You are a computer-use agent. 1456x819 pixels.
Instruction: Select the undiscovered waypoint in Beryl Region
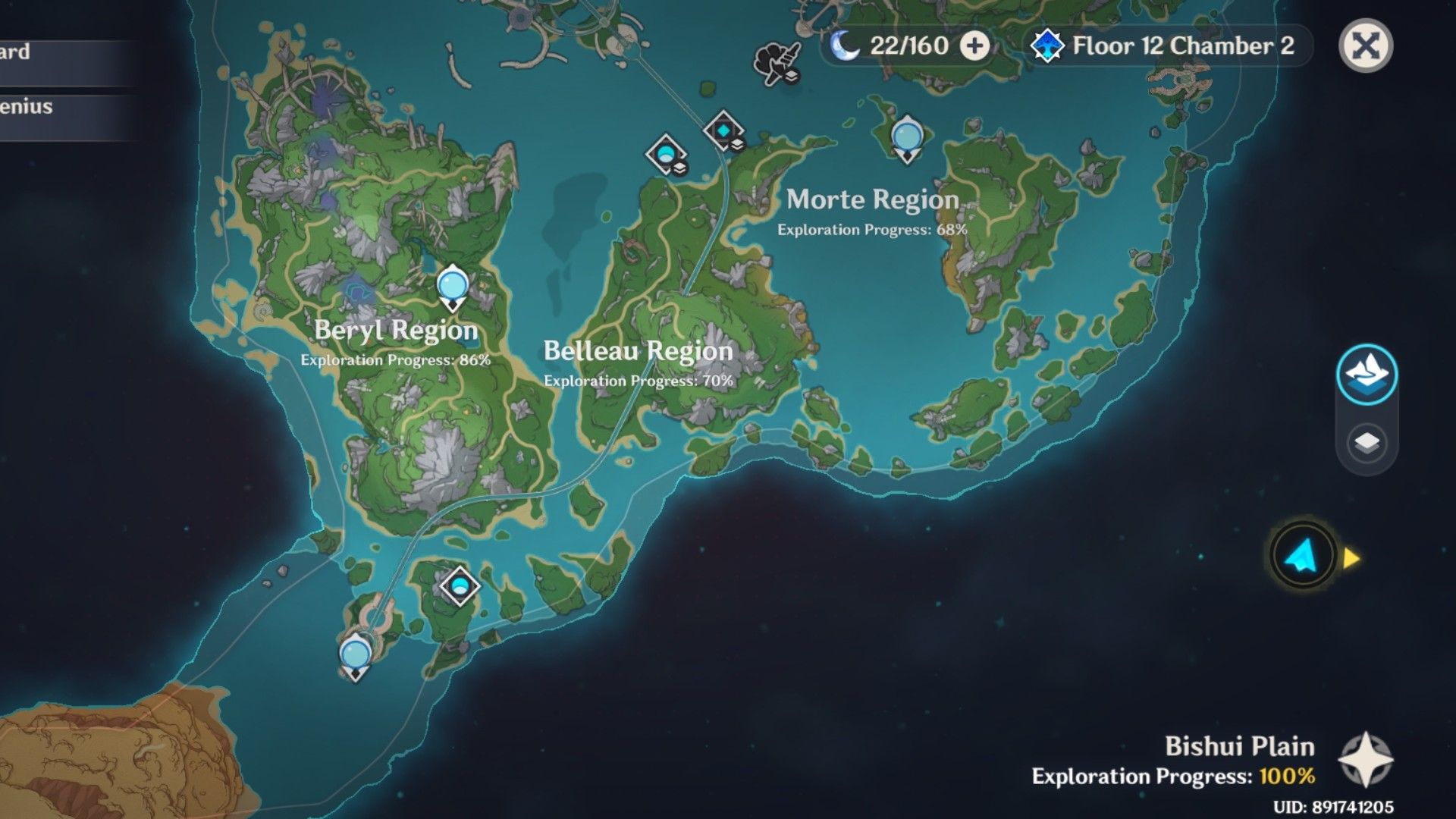[x=451, y=288]
